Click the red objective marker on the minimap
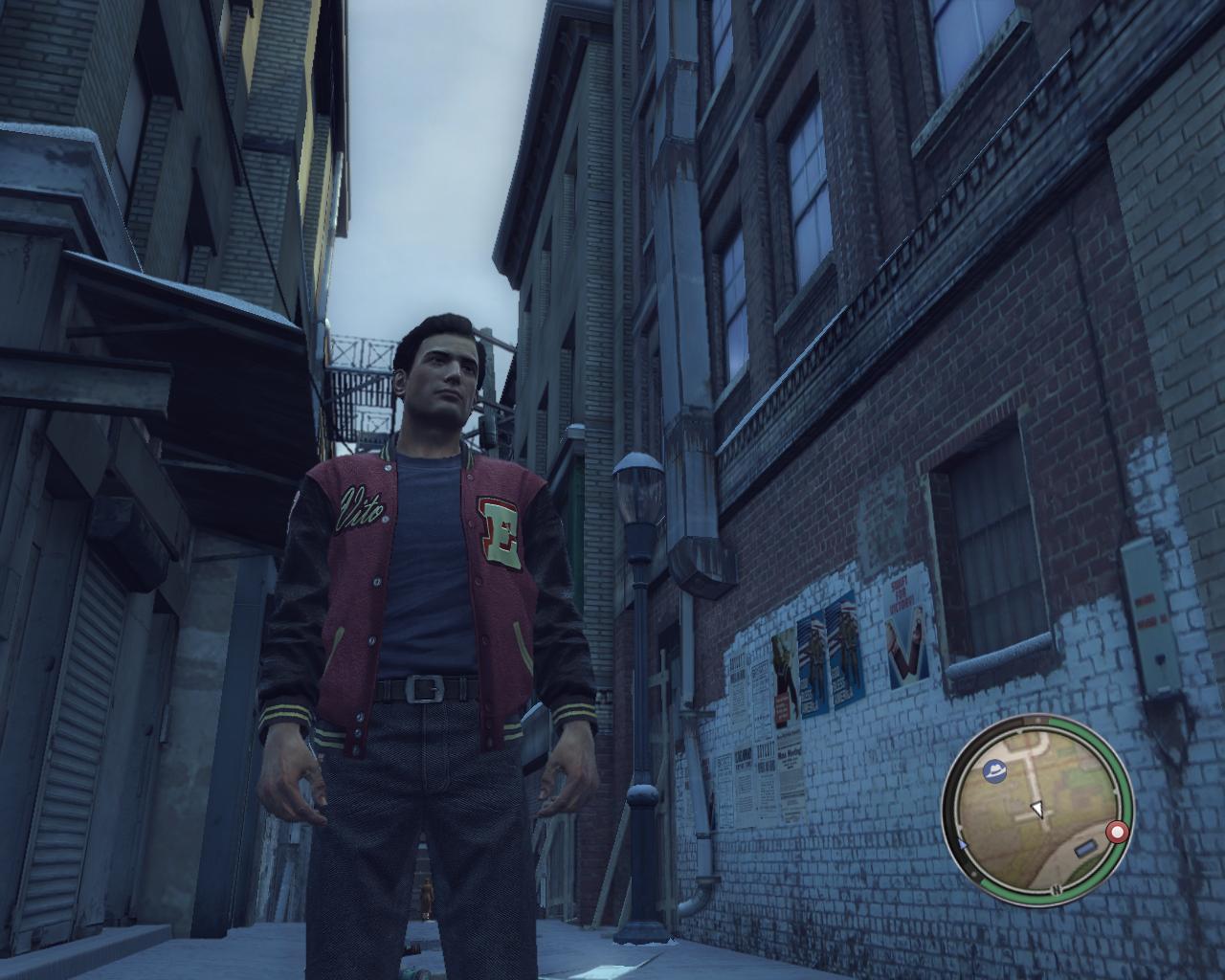1225x980 pixels. click(1115, 833)
